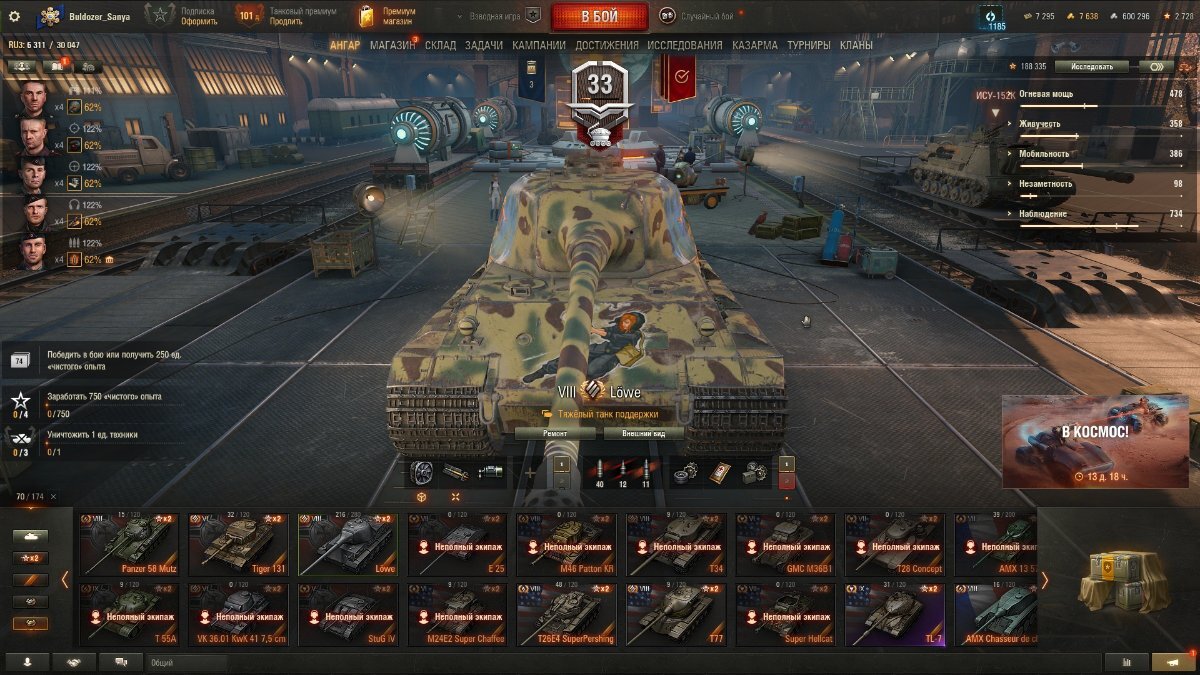The width and height of the screenshot is (1200, 675).
Task: Open the МАГАЗИН shop tab
Action: tap(392, 45)
